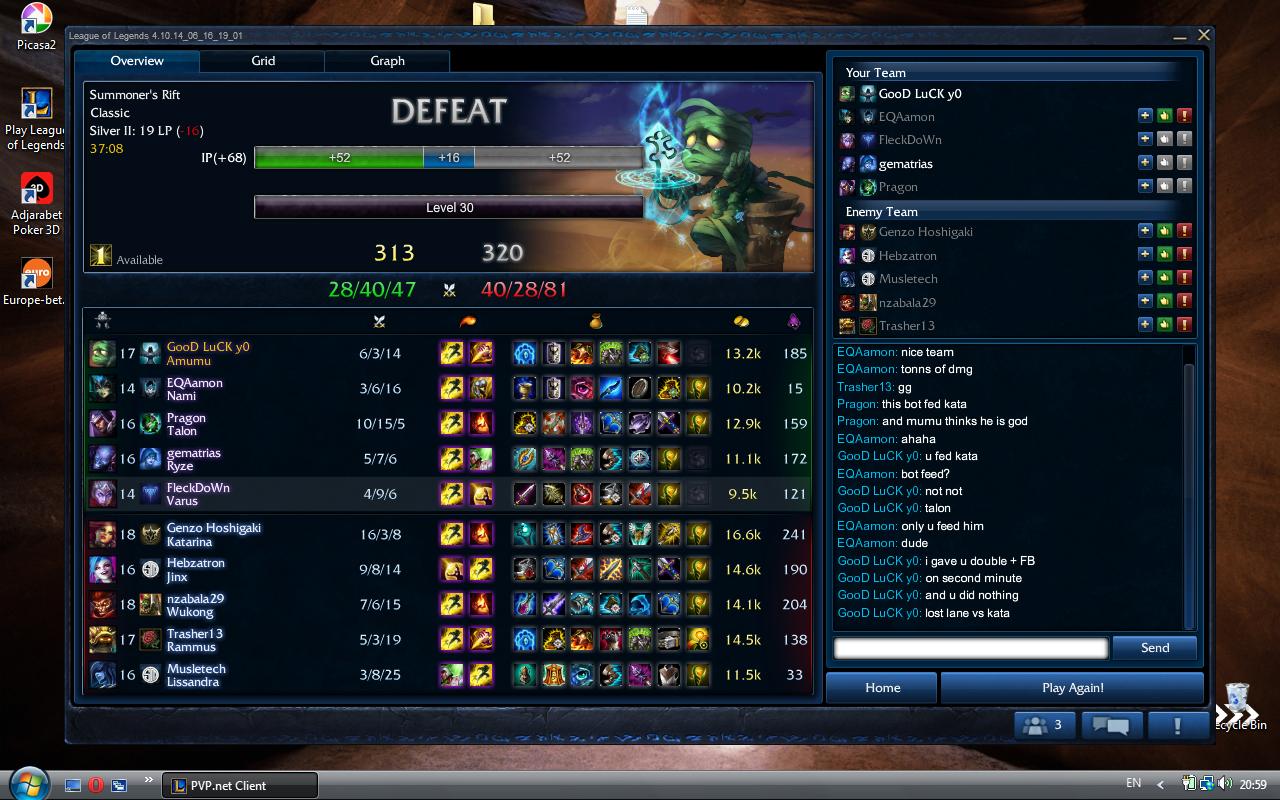Focus the chat text input box
This screenshot has height=800, width=1280.
(x=970, y=648)
